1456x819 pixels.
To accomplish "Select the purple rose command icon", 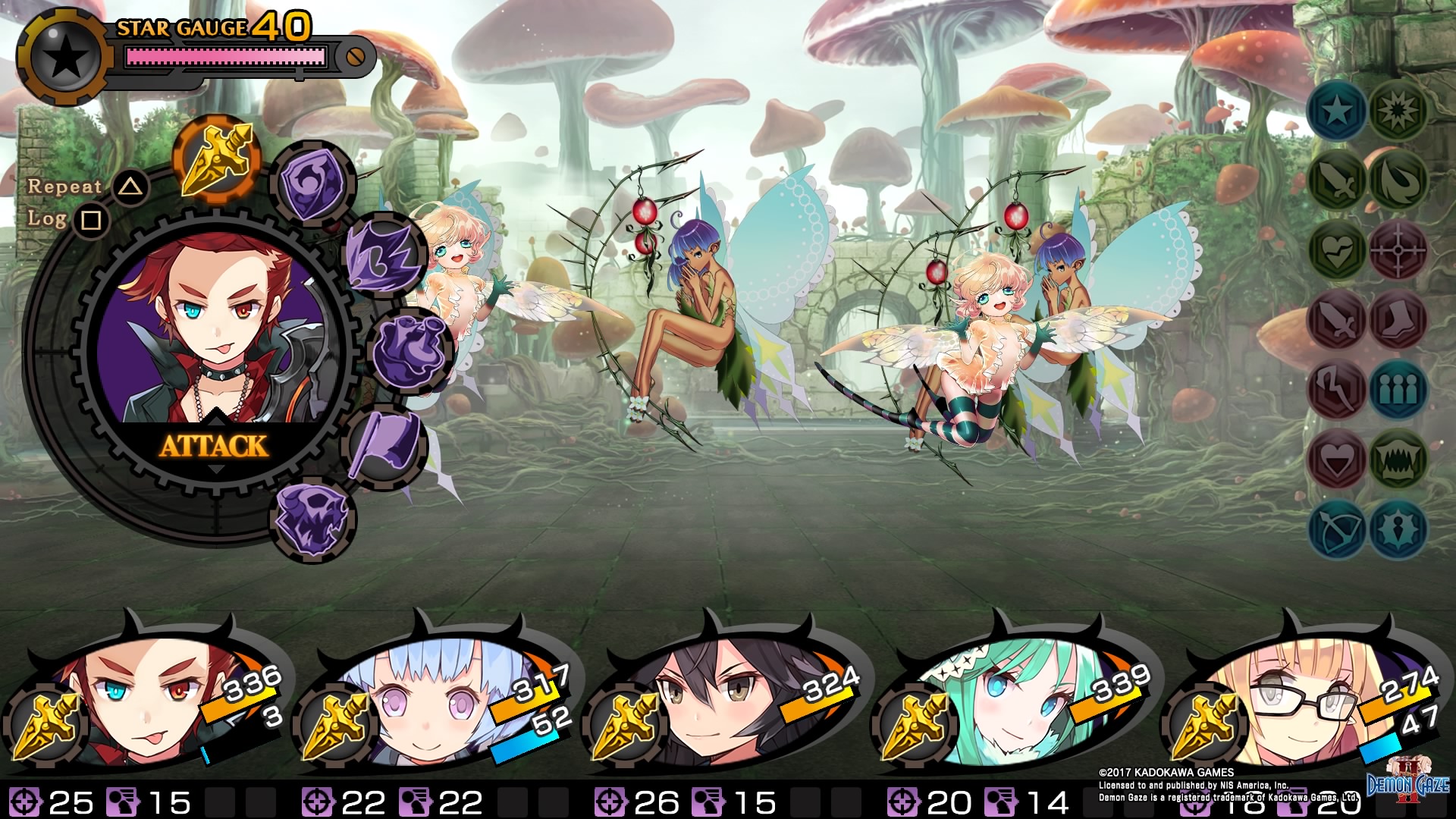I will click(x=410, y=350).
